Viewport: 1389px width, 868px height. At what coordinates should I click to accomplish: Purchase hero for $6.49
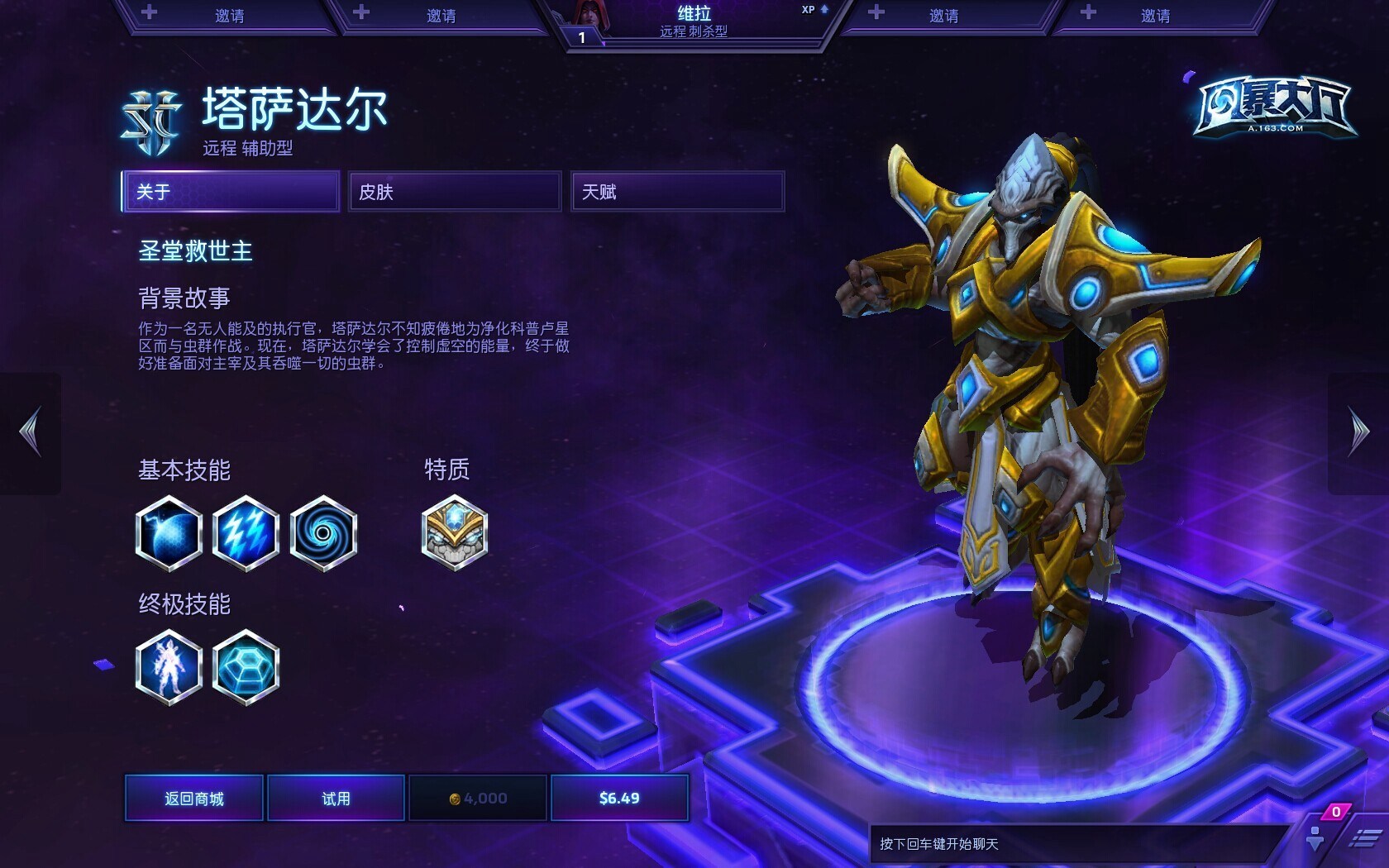pyautogui.click(x=619, y=798)
